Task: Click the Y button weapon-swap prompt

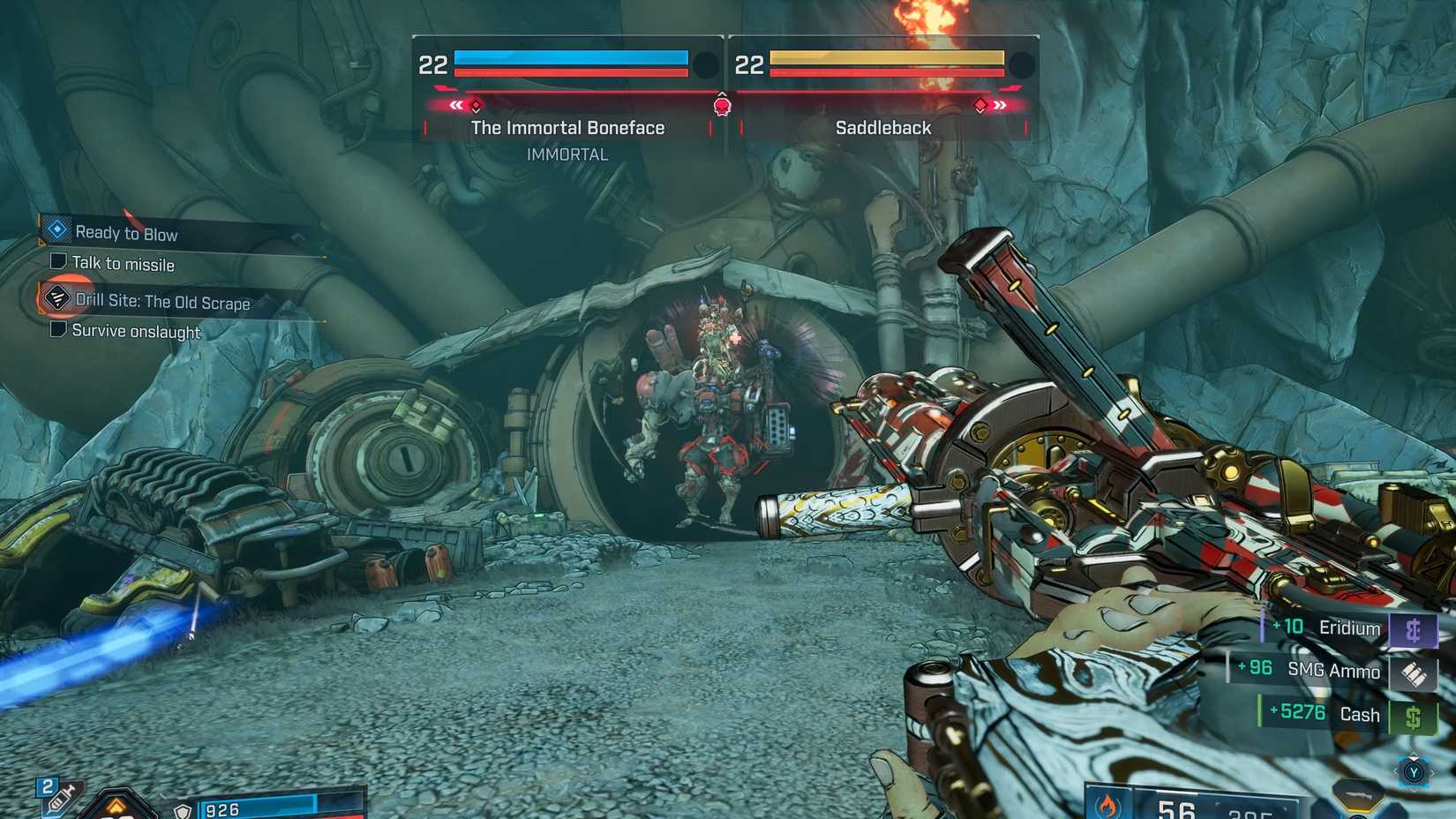Action: click(x=1415, y=772)
